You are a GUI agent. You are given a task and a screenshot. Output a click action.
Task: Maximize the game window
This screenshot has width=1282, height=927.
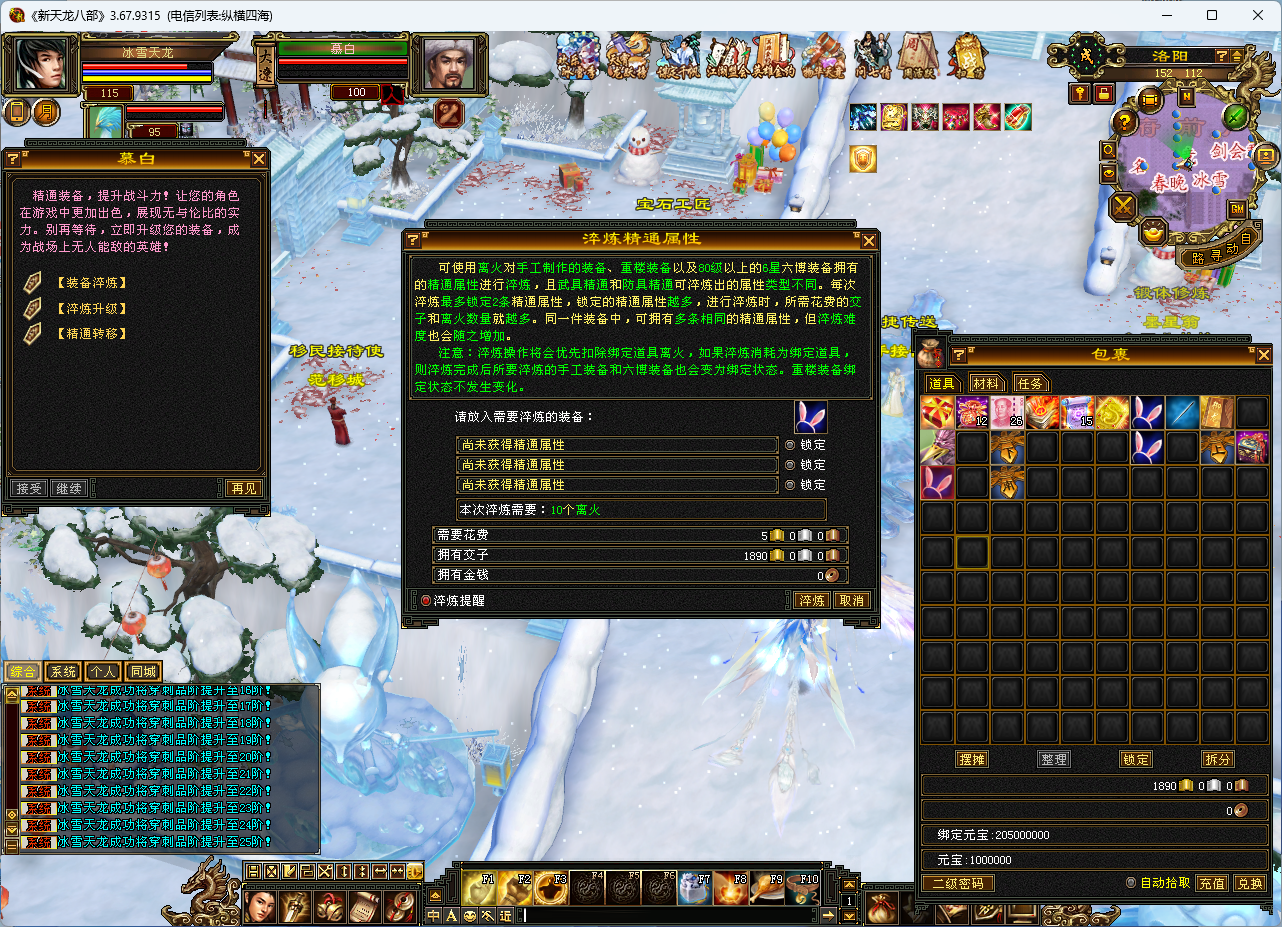tap(1212, 15)
